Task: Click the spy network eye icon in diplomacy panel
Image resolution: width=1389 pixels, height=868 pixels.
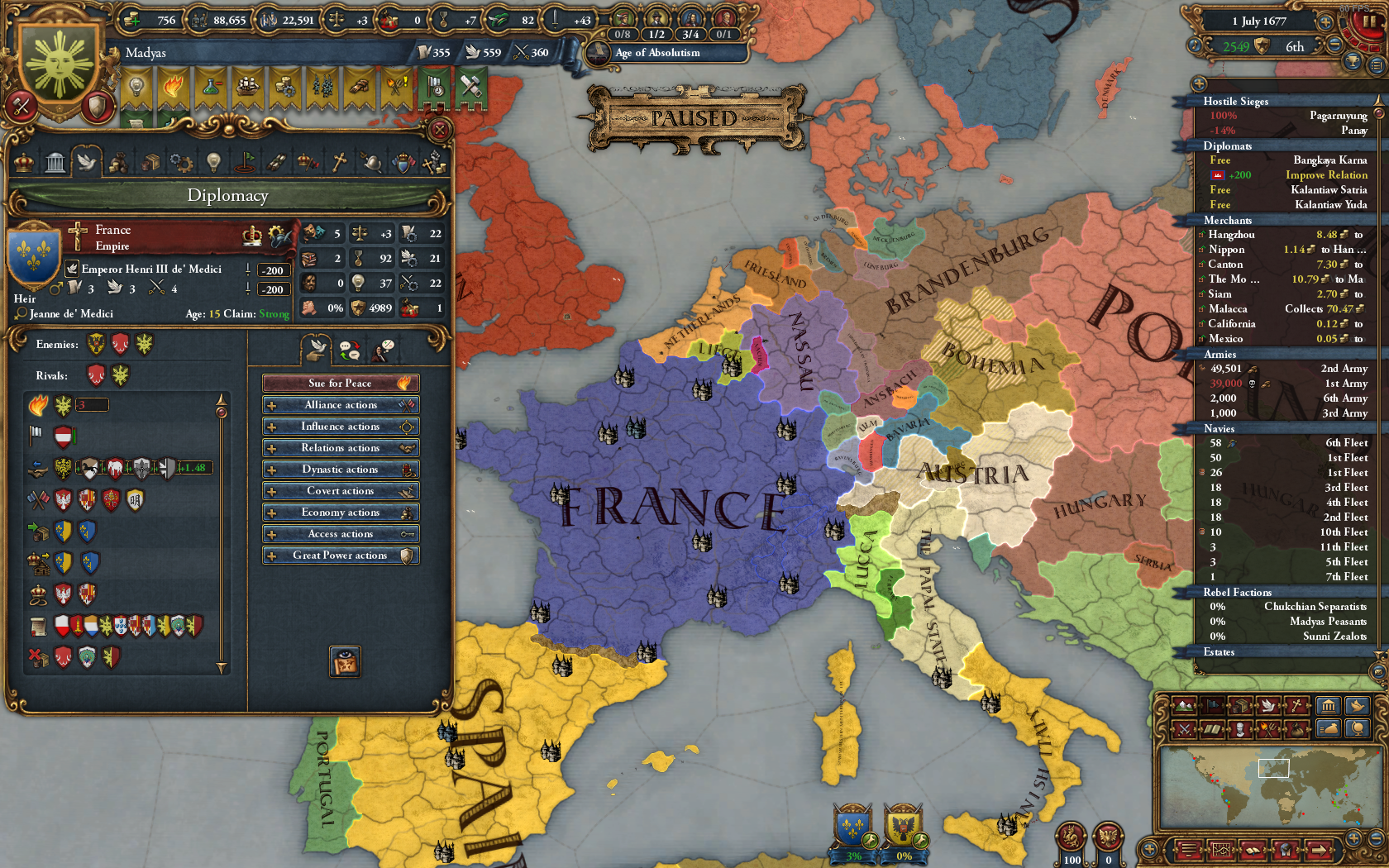Action: point(344,661)
